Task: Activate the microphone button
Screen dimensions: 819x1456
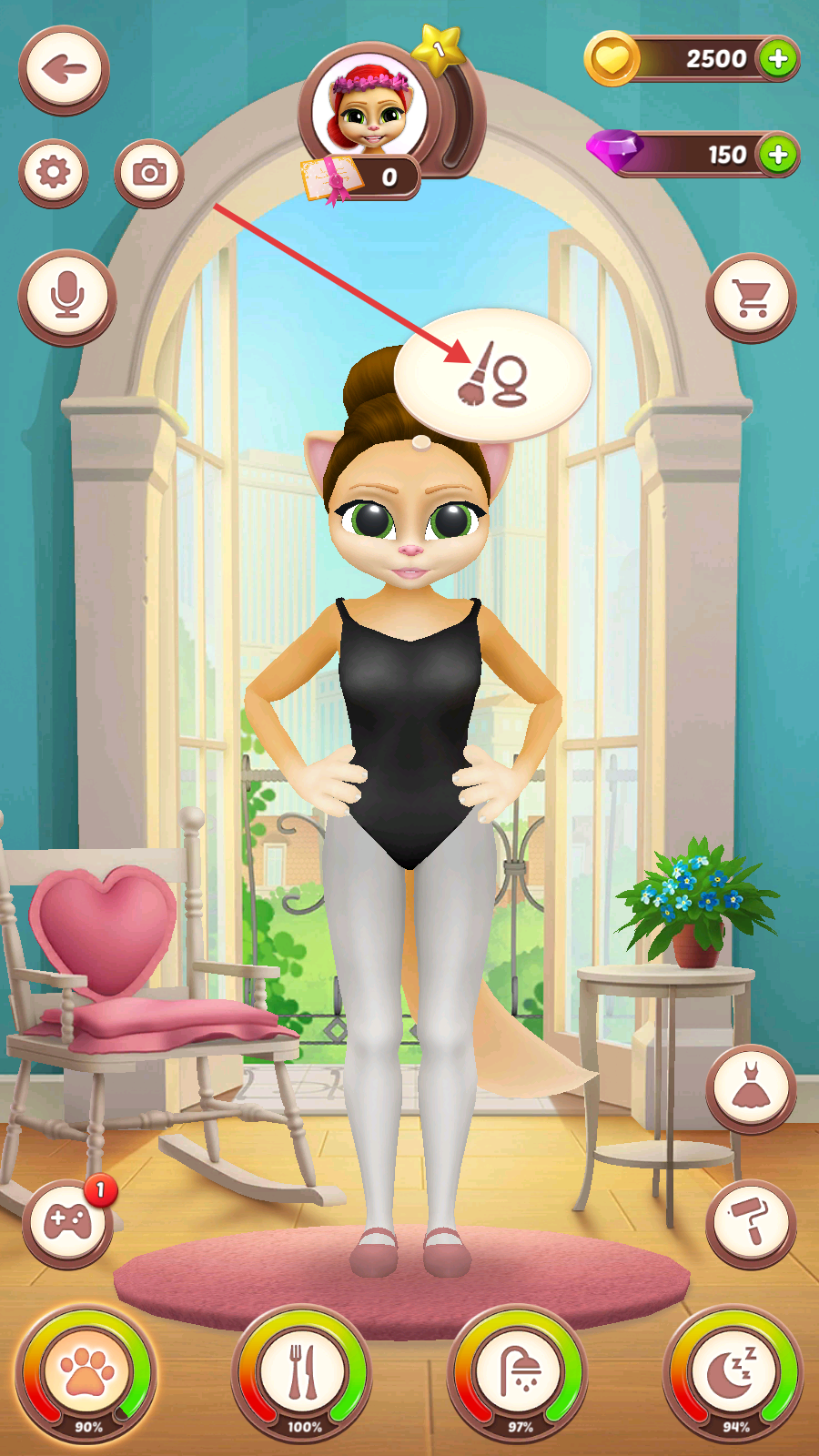Action: tap(66, 296)
